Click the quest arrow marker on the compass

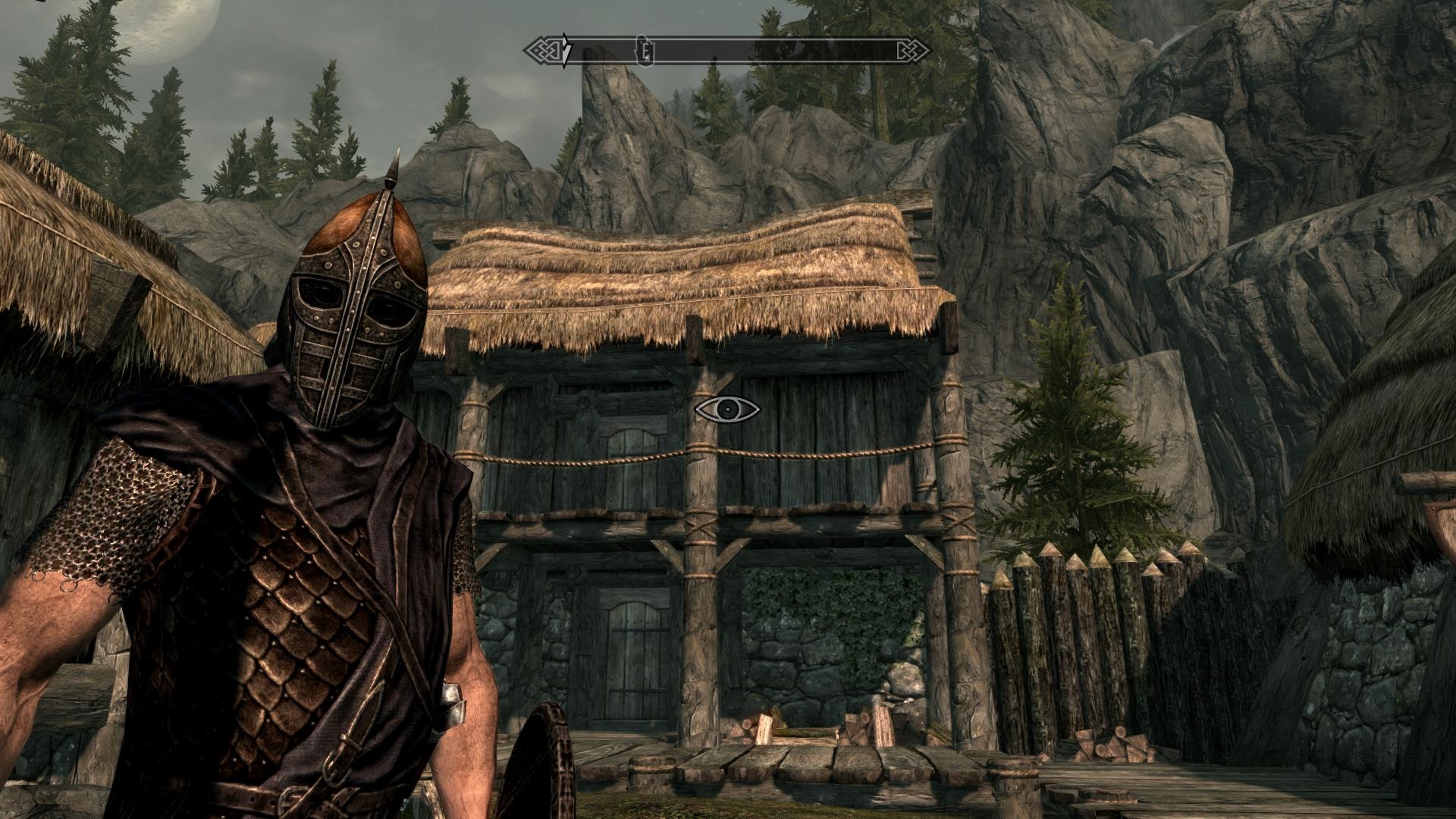point(566,51)
